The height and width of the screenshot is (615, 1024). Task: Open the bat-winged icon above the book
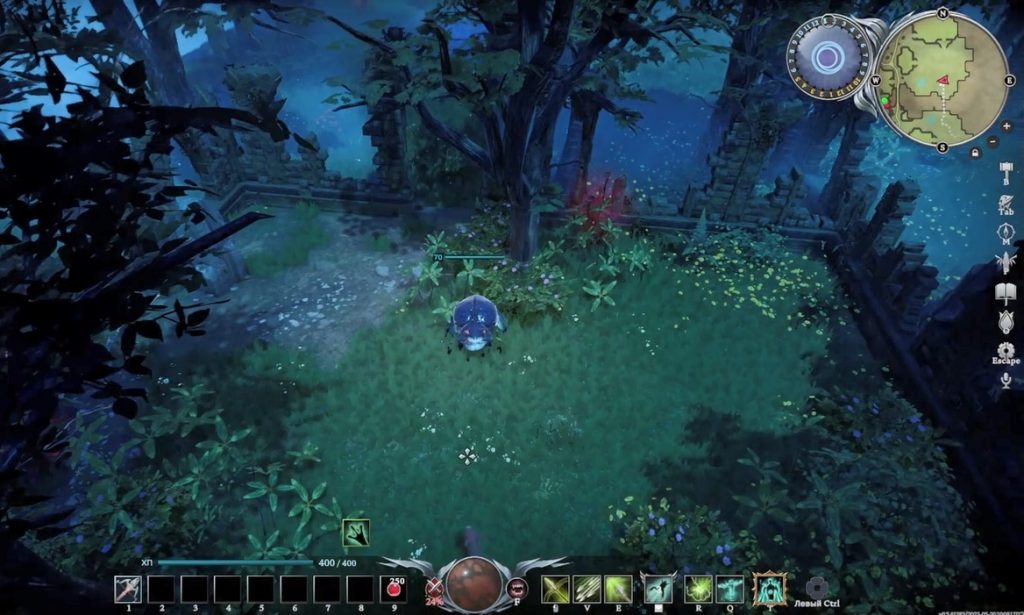coord(1006,262)
